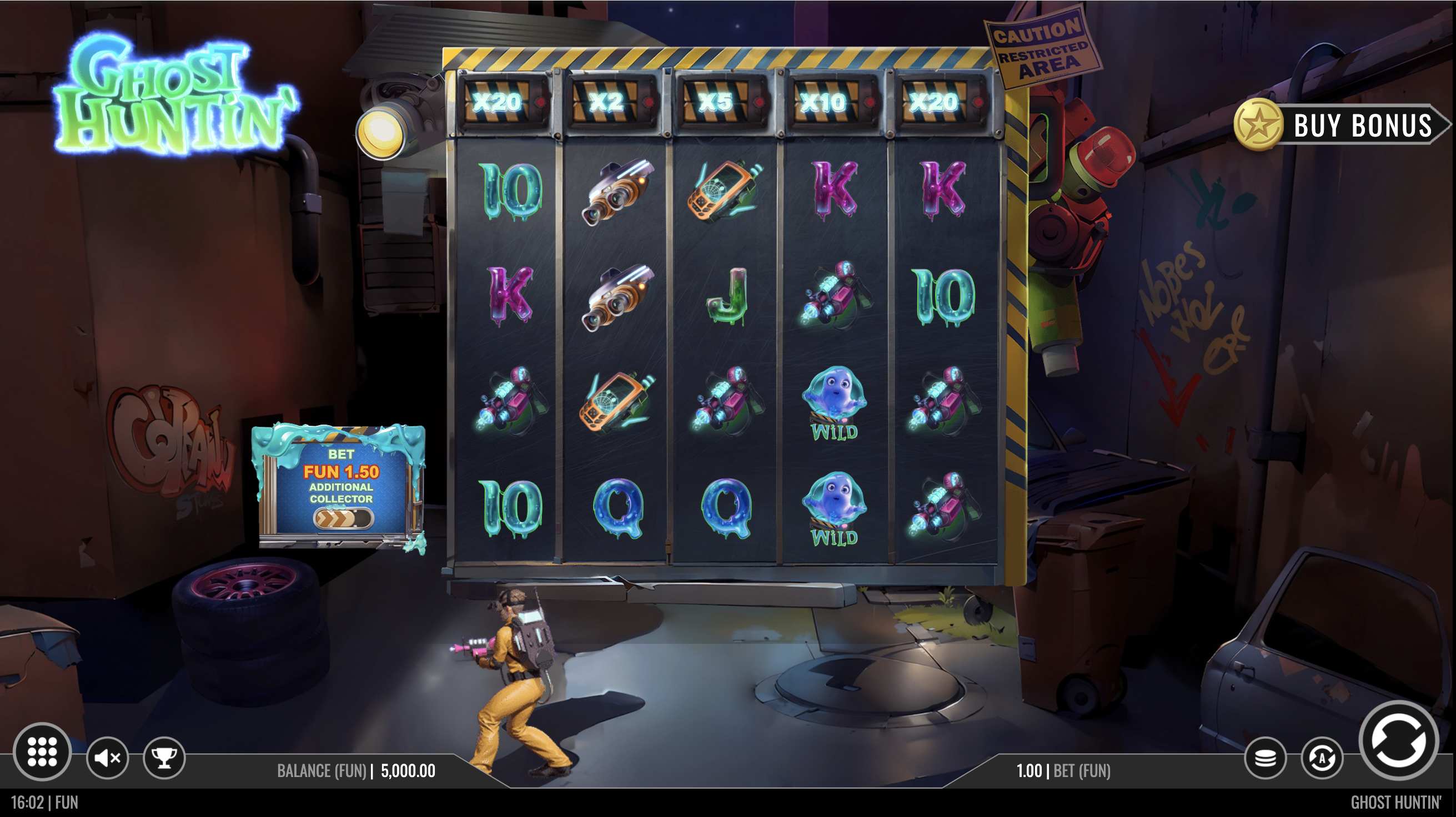Spin the reels with the circular arrows button
The width and height of the screenshot is (1456, 817).
point(1397,741)
